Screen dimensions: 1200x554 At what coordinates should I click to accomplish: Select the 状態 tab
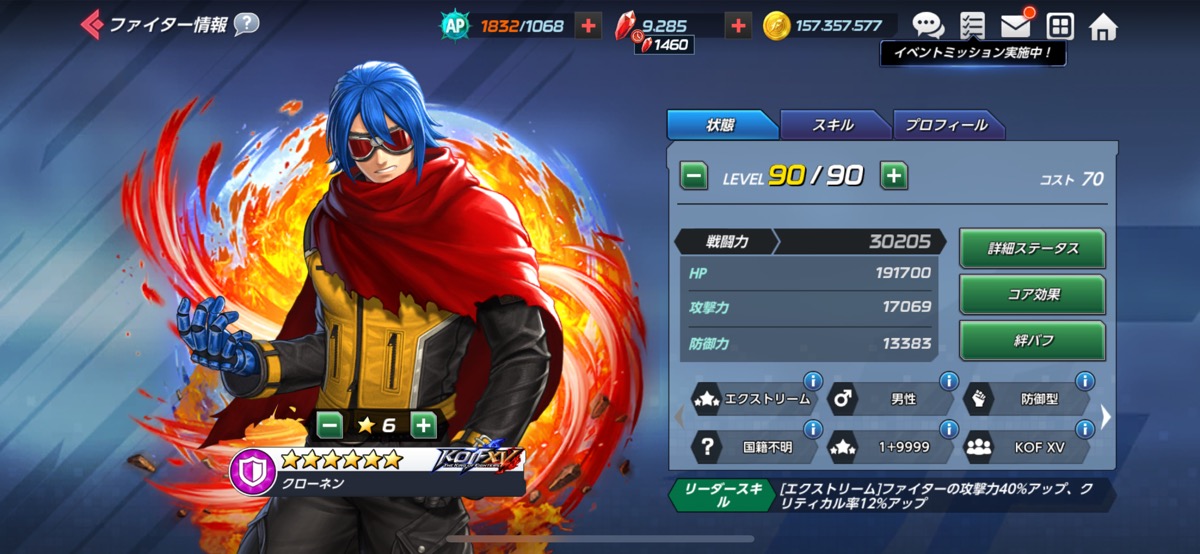pos(720,125)
